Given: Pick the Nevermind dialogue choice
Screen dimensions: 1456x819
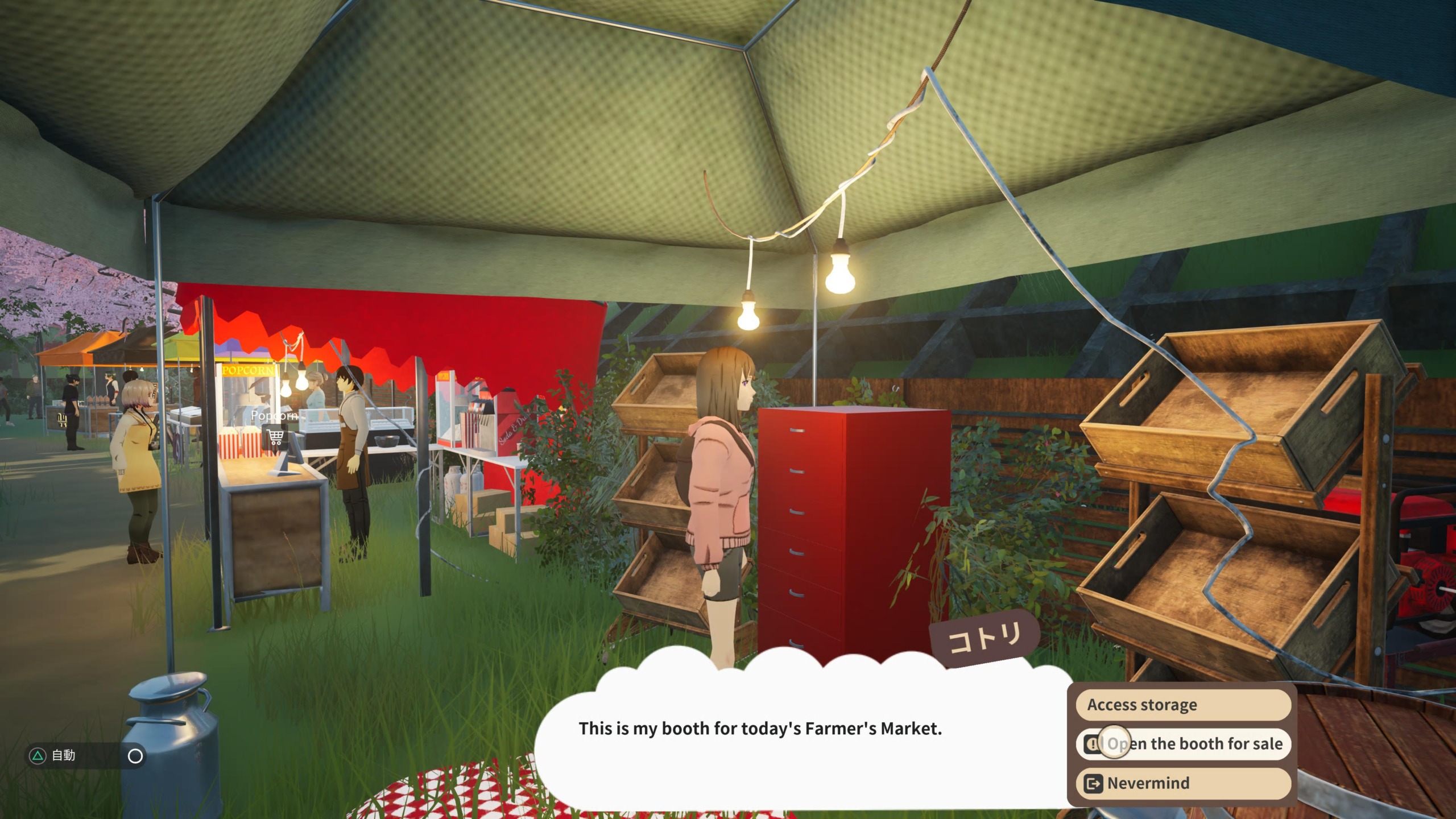Looking at the screenshot, I should click(x=1183, y=783).
